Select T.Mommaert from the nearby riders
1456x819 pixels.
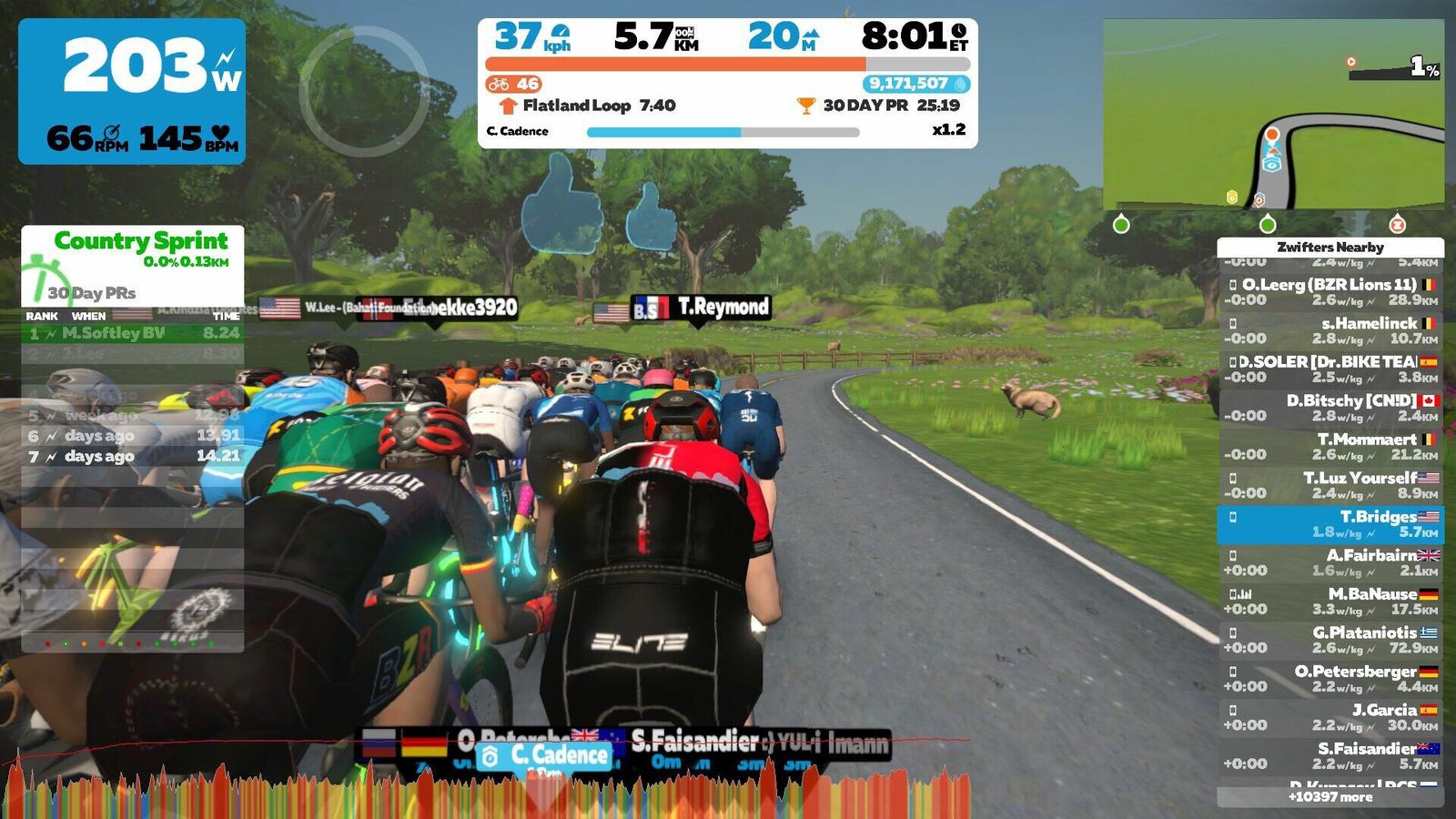click(x=1330, y=447)
